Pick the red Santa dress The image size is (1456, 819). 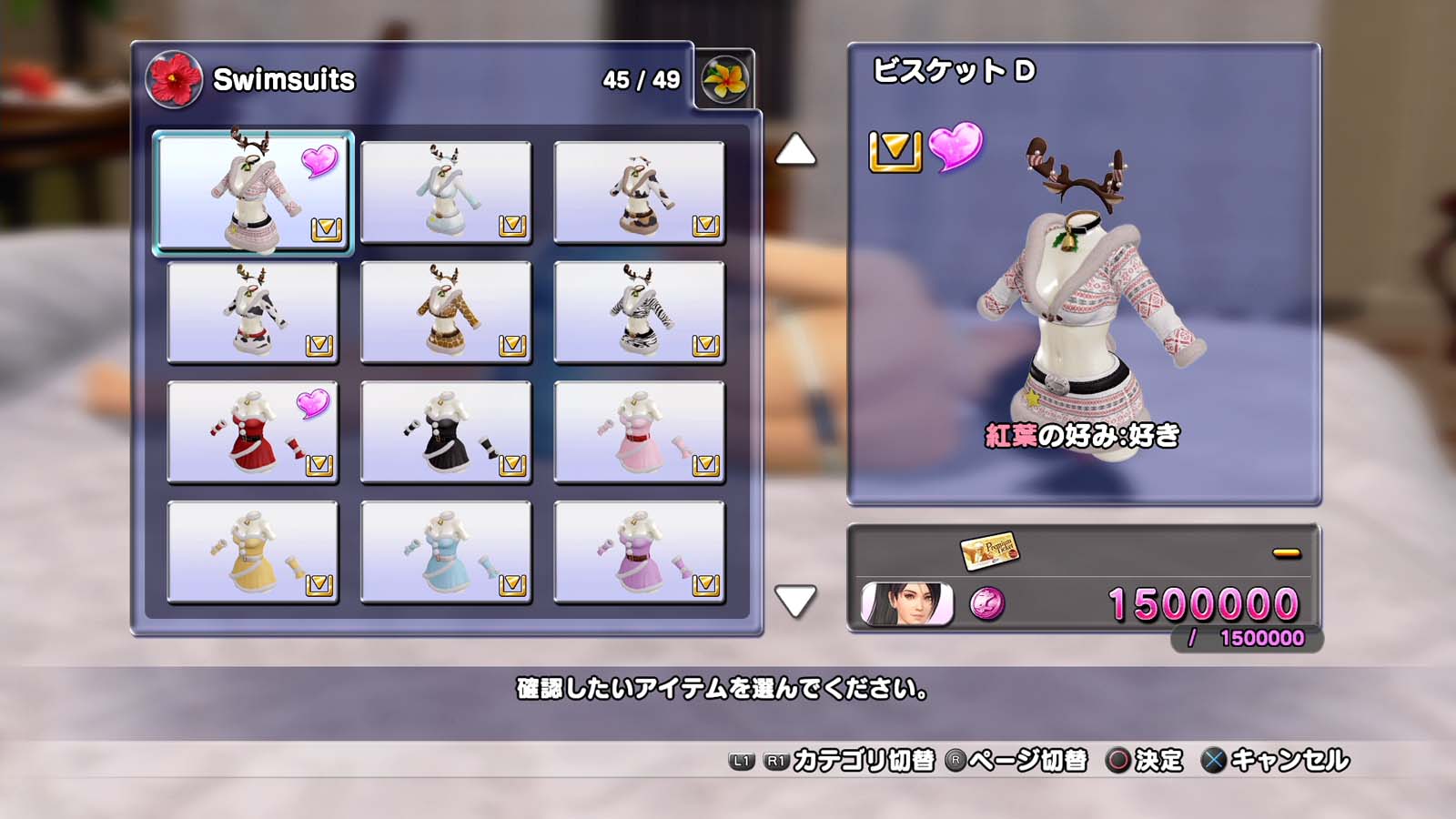click(253, 432)
